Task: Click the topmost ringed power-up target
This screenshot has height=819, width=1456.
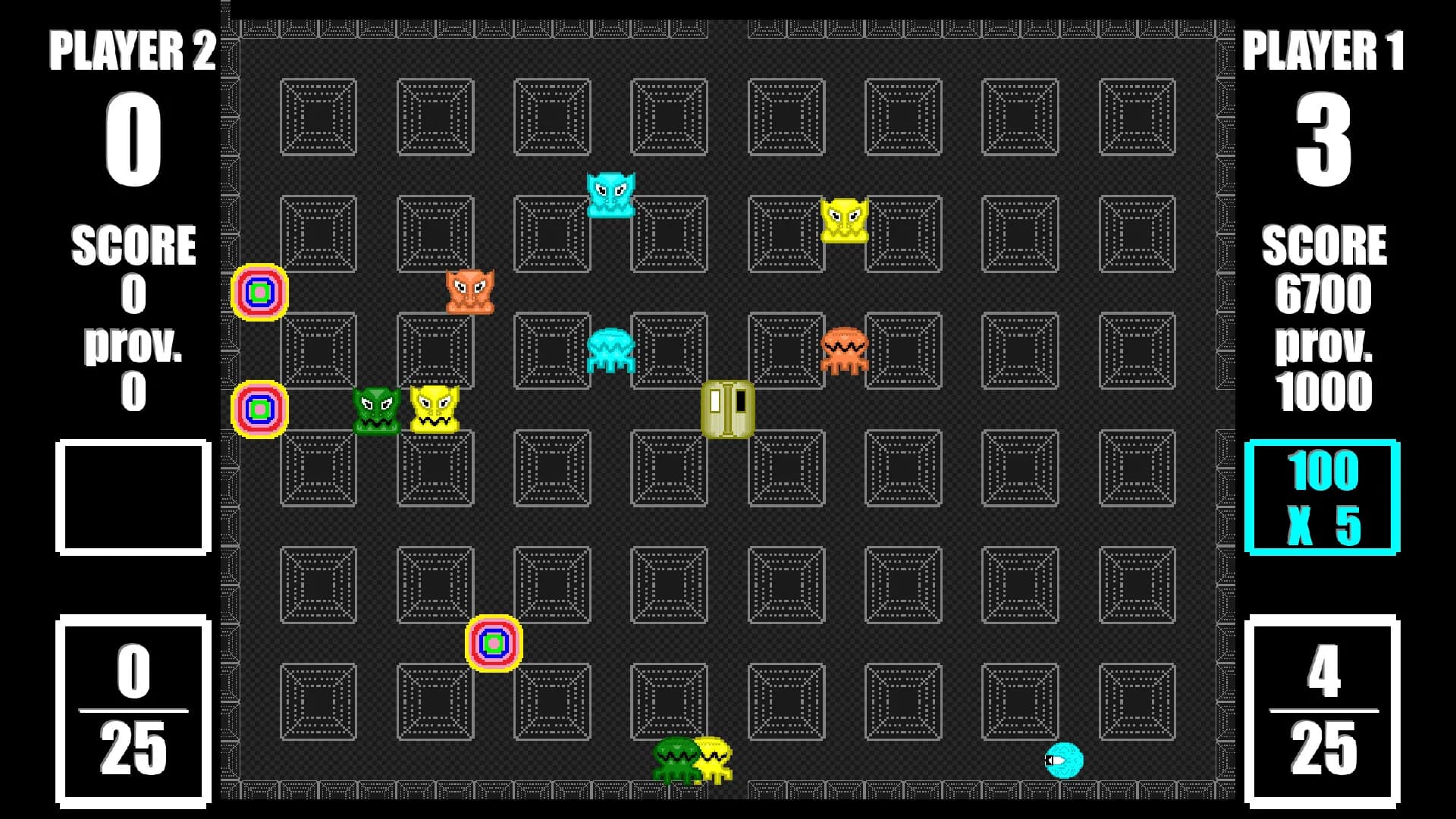Action: tap(259, 292)
